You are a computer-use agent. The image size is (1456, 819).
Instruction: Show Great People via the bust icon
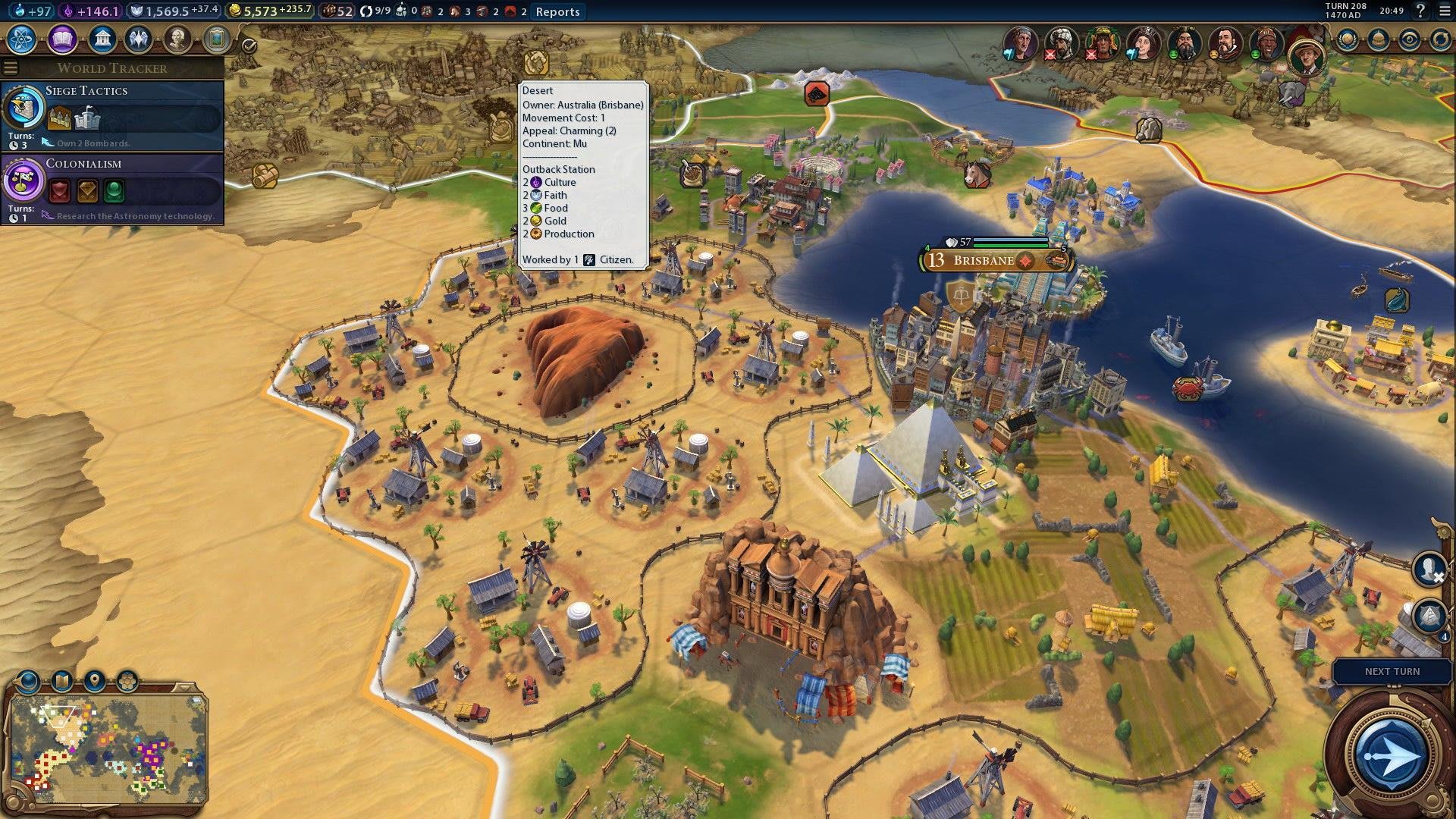coord(177,39)
